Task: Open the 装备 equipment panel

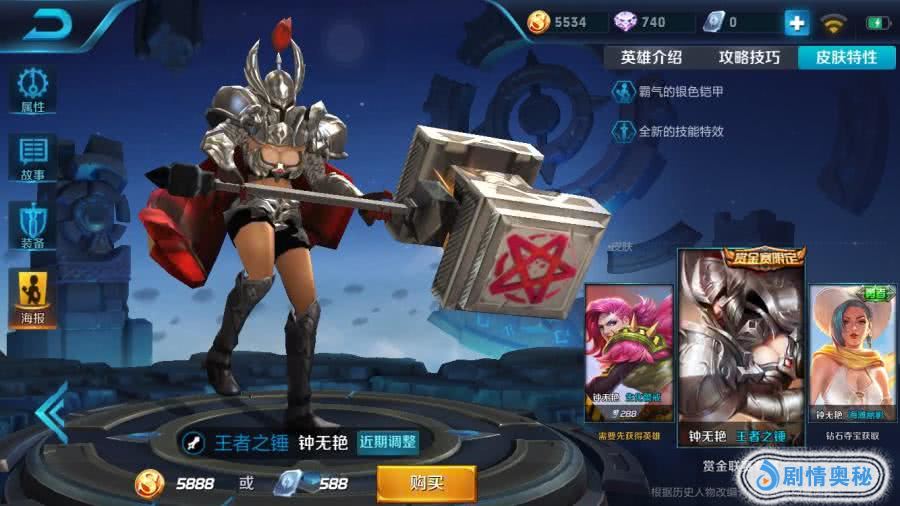Action: (32, 225)
